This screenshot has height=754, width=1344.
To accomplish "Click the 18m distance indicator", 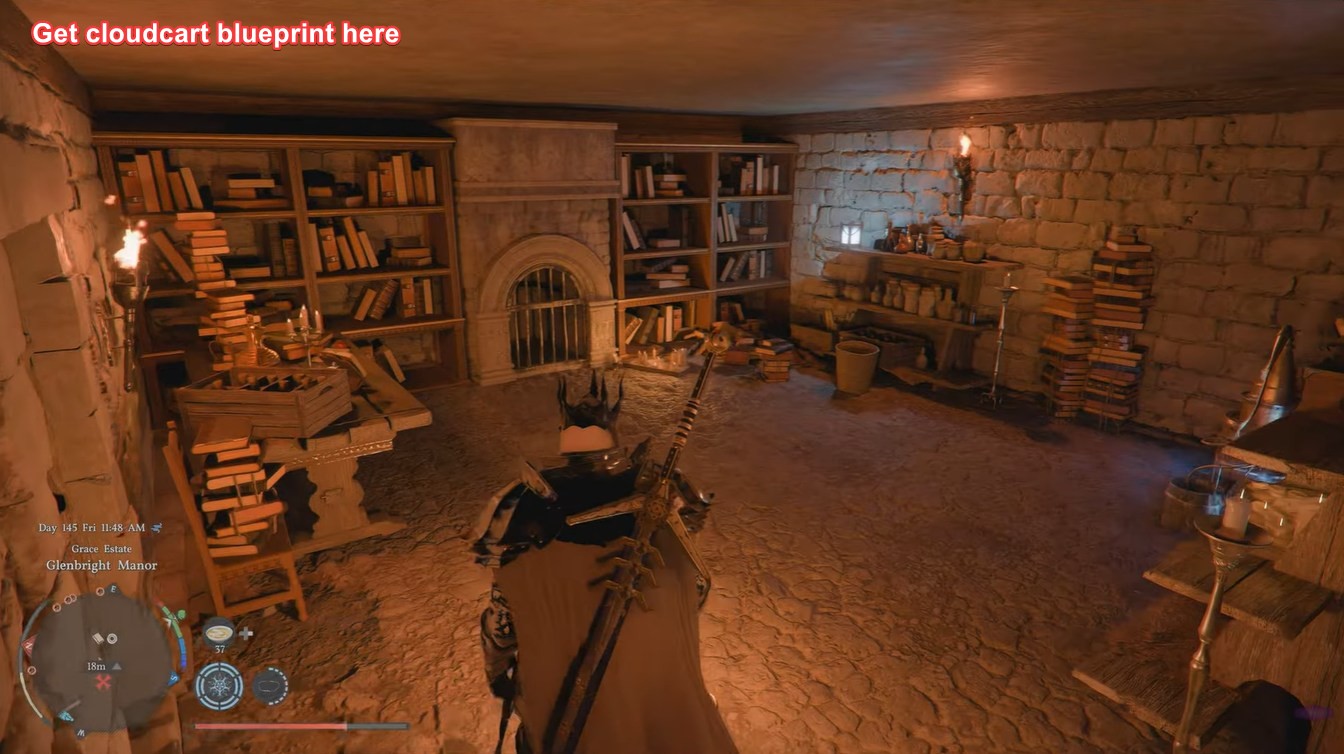I will point(95,665).
